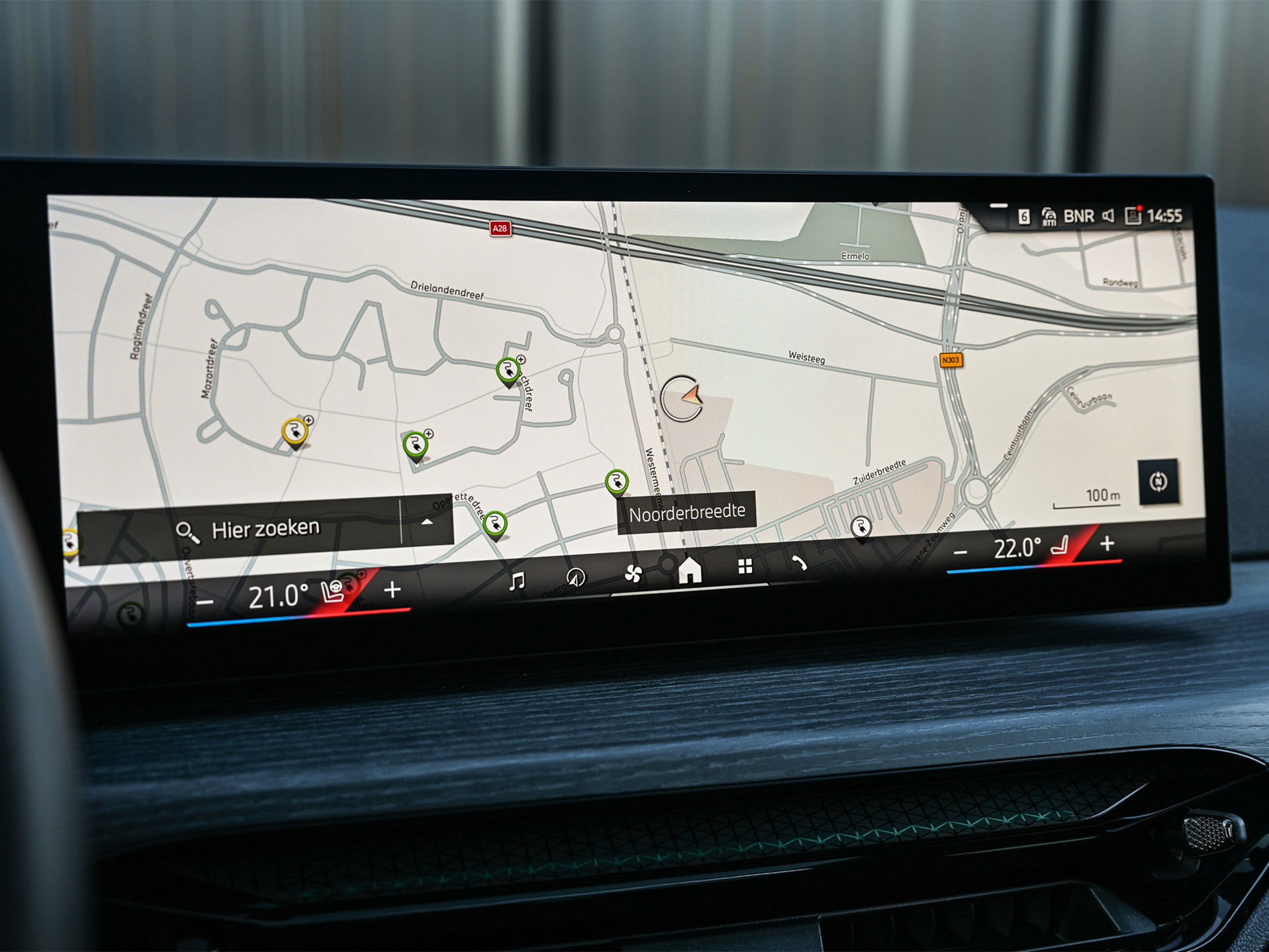Select the gray charging marker near Zuiderbreedte
1269x952 pixels.
(x=861, y=527)
